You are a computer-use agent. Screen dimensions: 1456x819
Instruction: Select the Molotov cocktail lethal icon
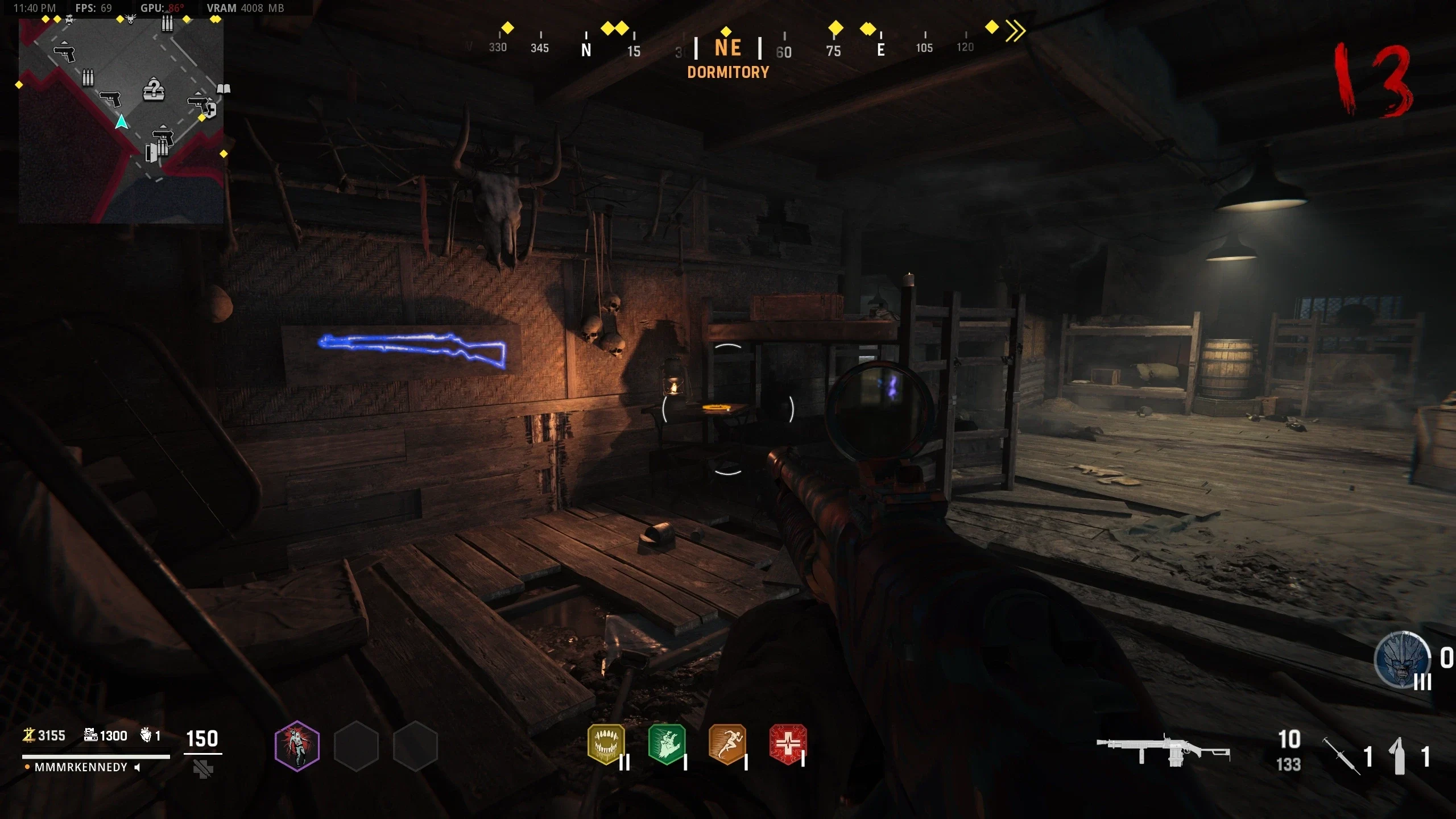click(1399, 755)
